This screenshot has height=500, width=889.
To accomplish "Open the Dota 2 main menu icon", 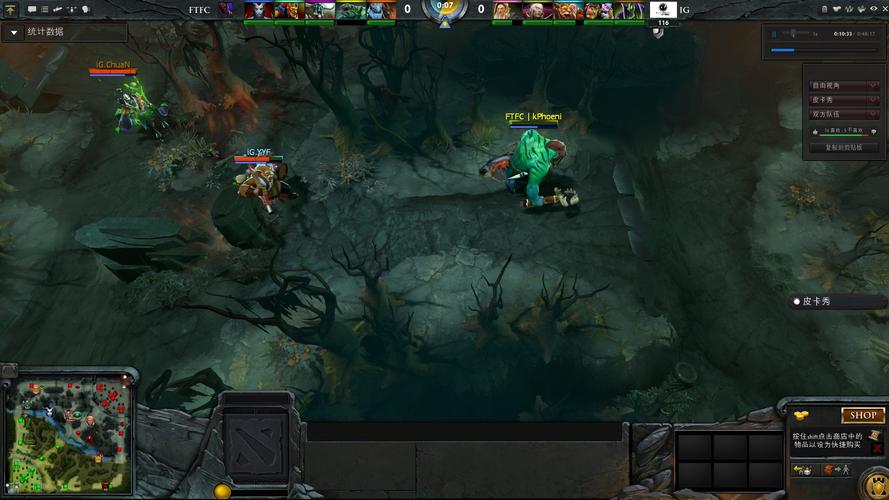I will click(x=10, y=9).
